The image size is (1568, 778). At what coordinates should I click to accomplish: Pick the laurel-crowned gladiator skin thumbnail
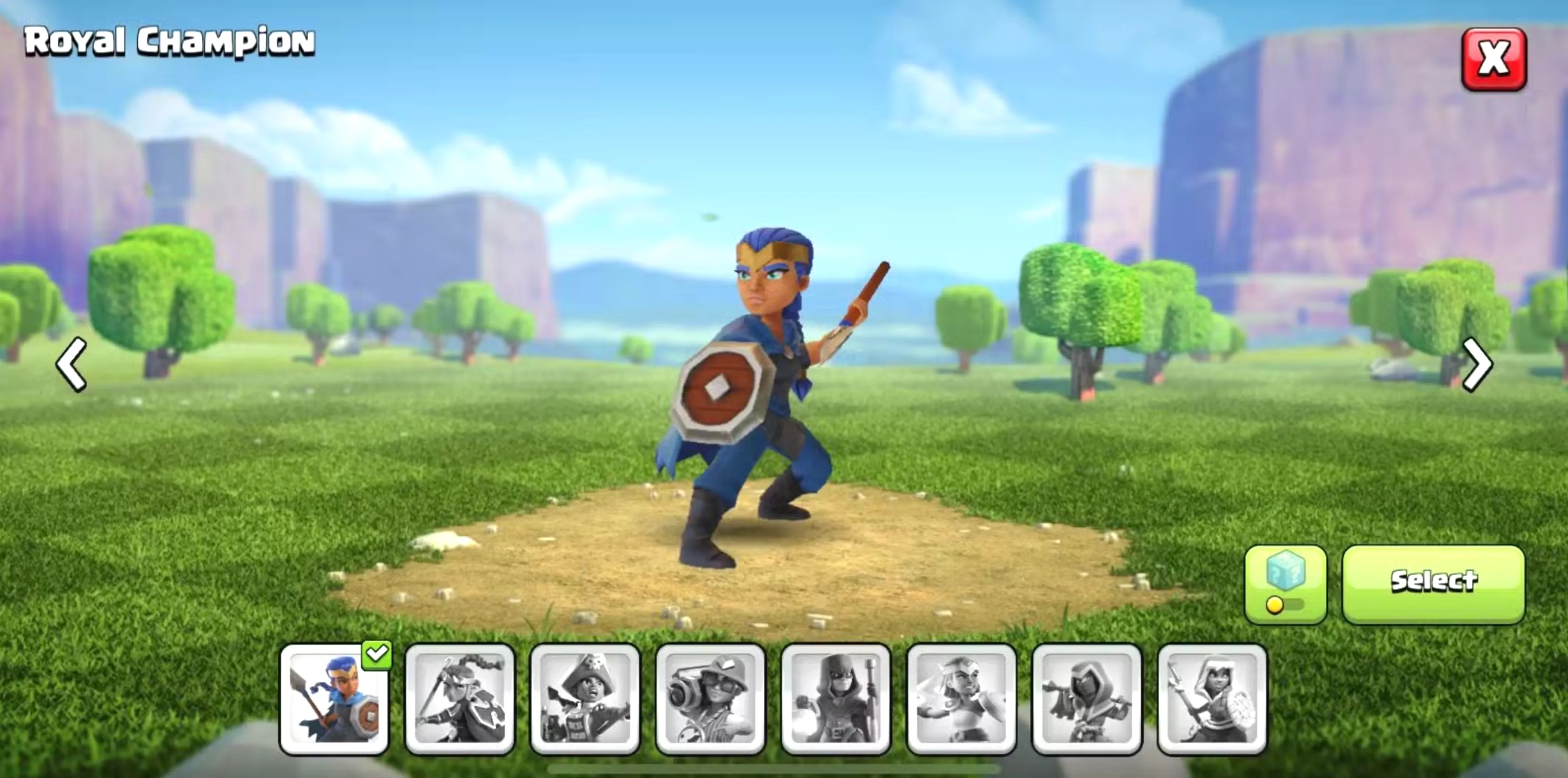[961, 699]
